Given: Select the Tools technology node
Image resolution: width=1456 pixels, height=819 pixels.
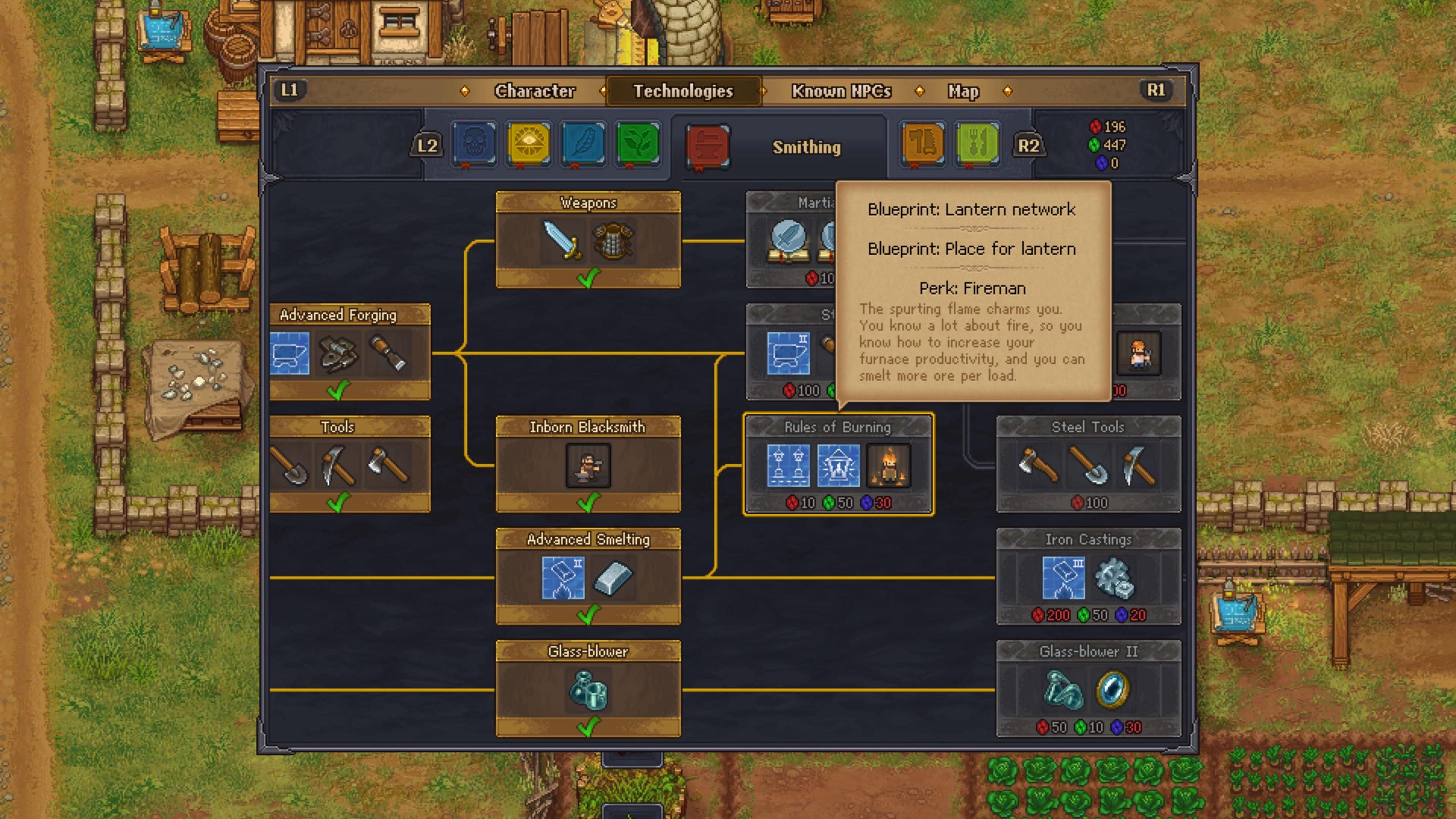Looking at the screenshot, I should (349, 464).
